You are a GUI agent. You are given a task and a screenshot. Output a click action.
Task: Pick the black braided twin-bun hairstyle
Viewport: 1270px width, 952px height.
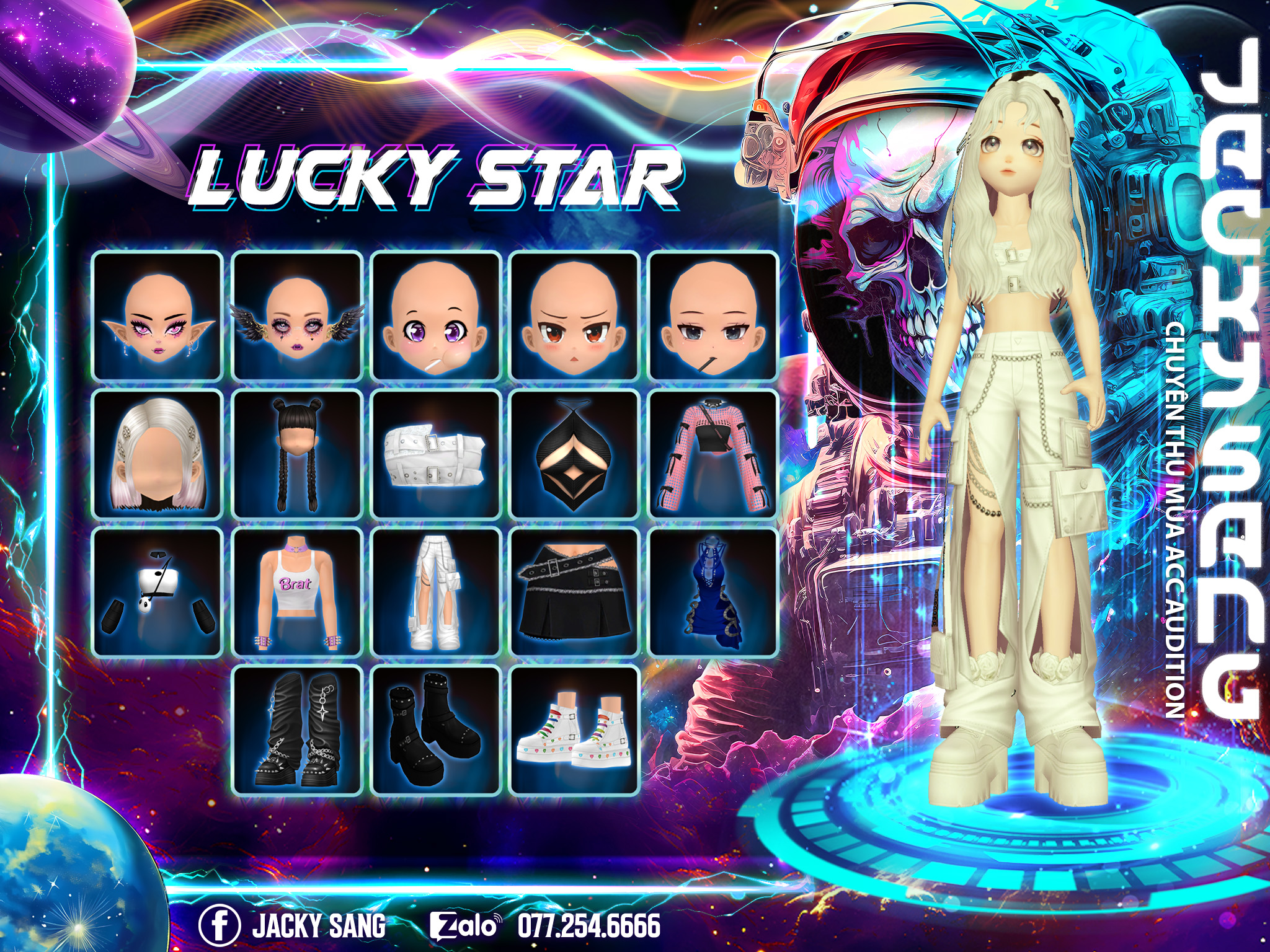pyautogui.click(x=297, y=454)
